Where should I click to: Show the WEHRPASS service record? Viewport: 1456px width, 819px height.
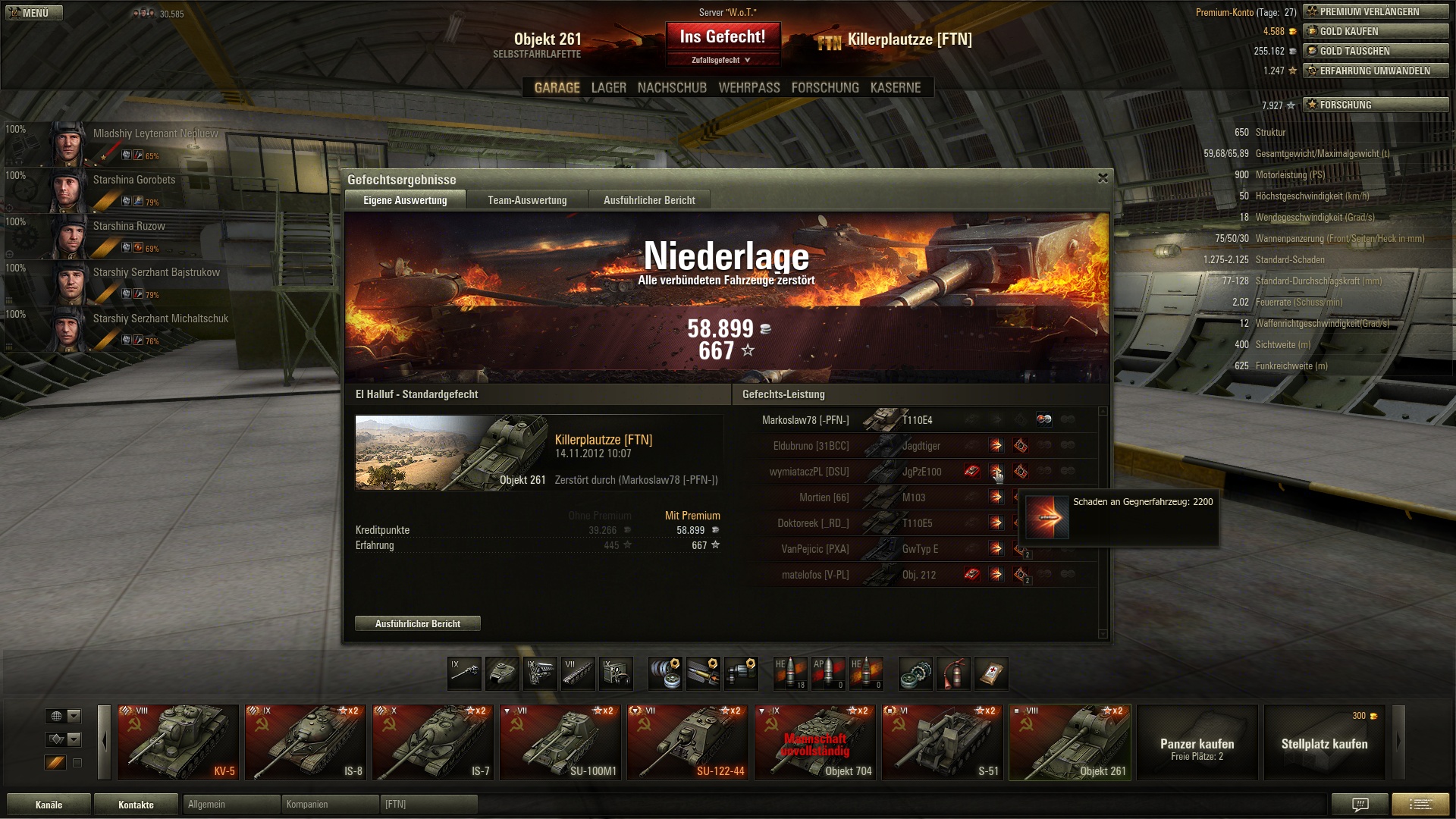pos(748,88)
